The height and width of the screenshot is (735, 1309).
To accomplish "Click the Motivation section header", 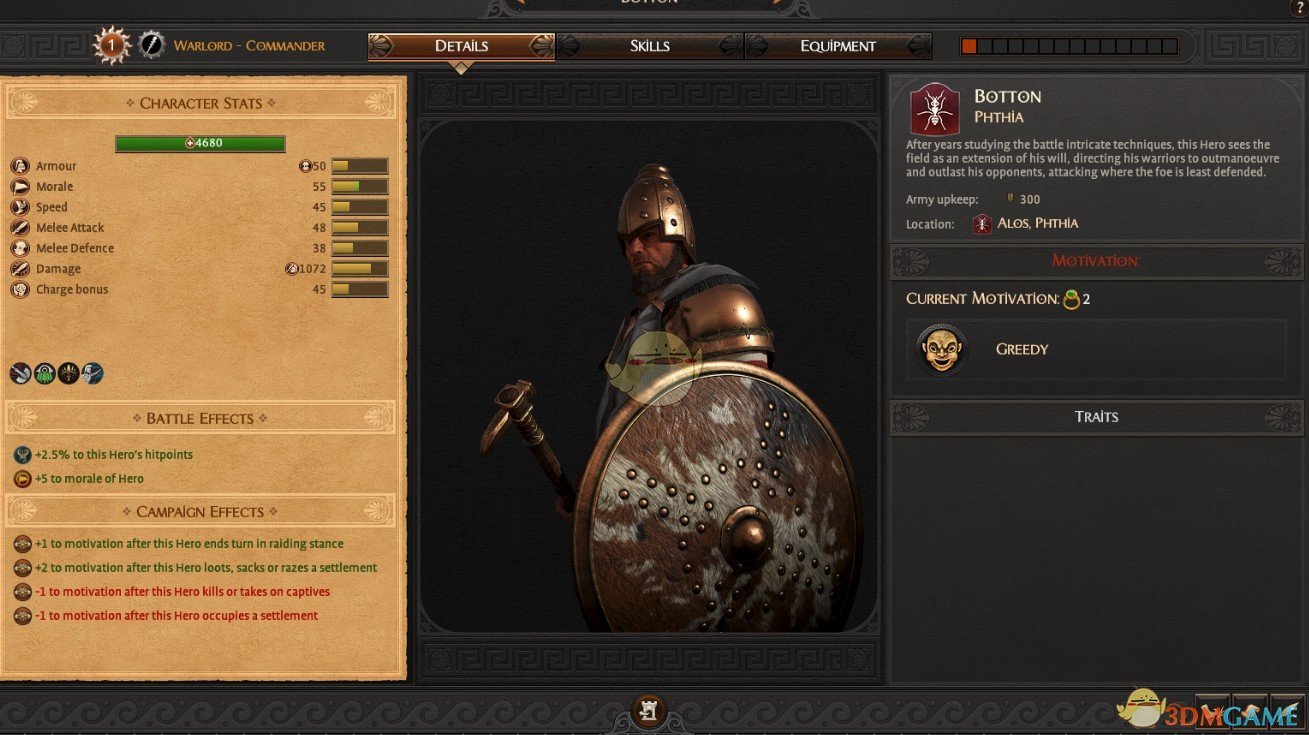I will [1096, 261].
